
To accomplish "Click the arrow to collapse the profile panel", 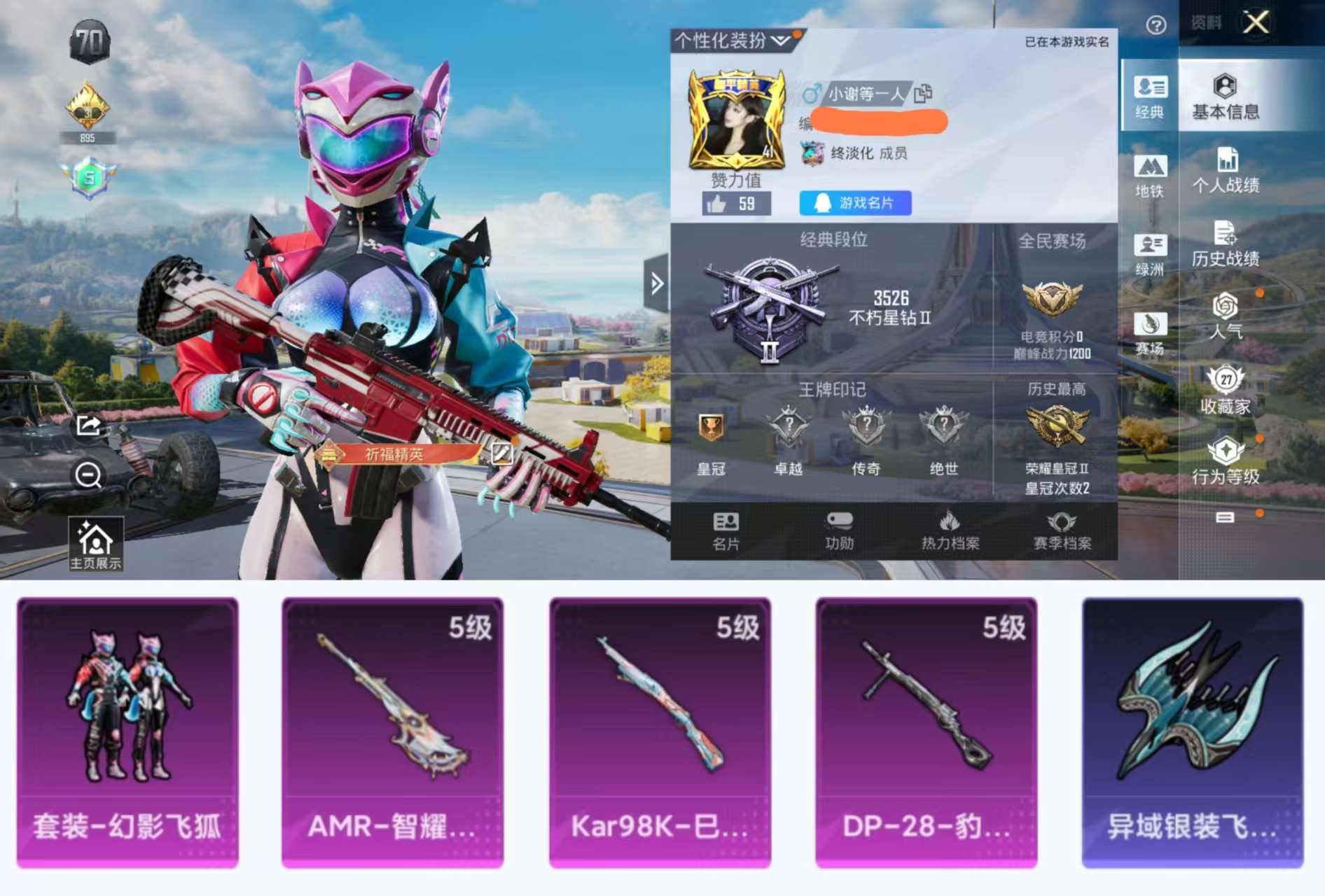I will coord(656,281).
